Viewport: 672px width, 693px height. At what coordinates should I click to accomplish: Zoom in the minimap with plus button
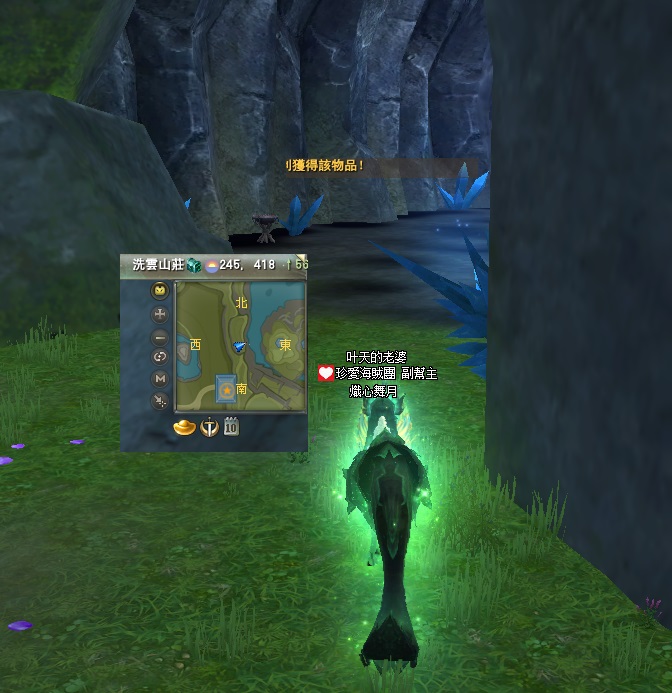point(160,314)
